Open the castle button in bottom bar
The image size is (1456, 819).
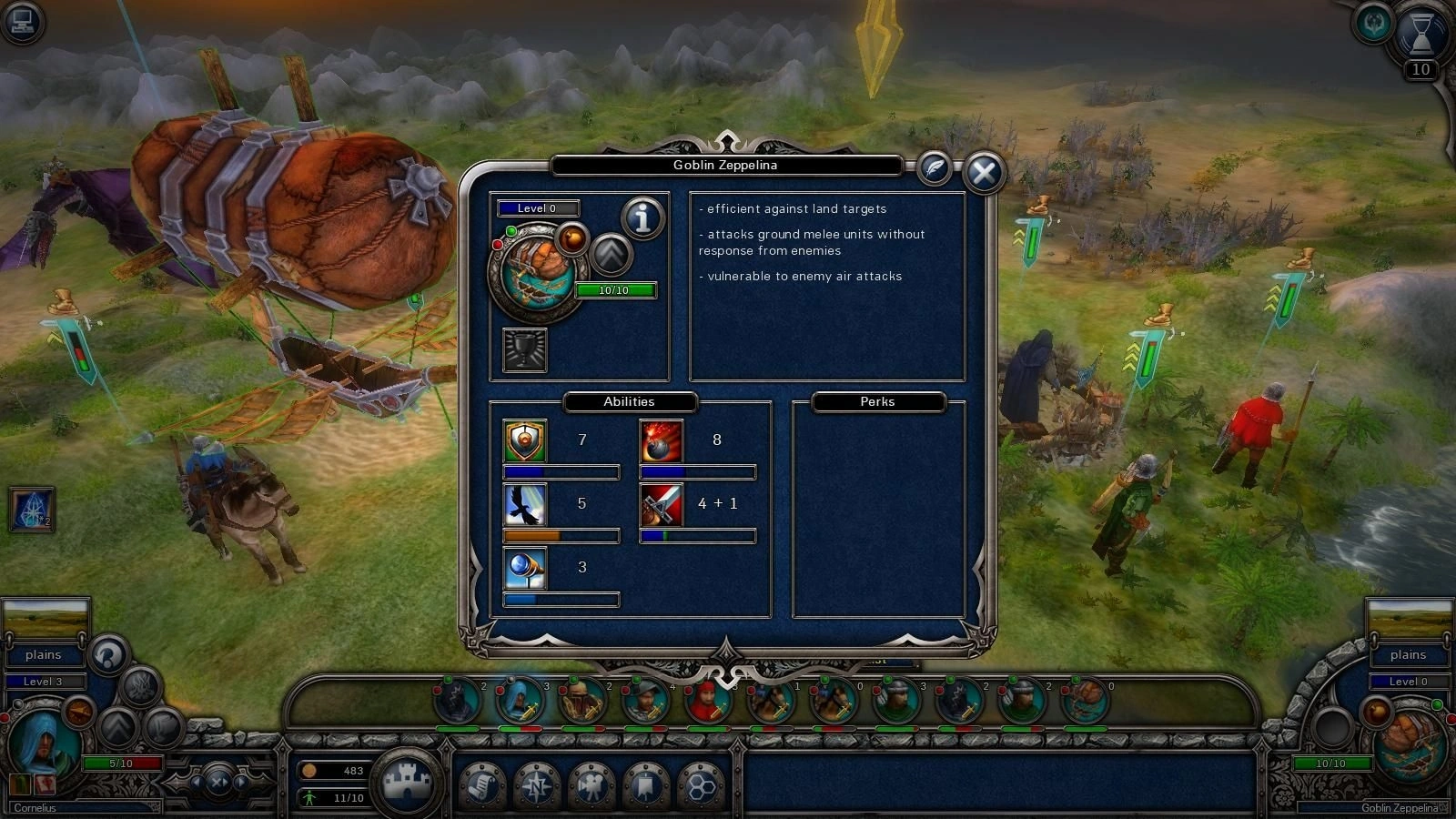407,783
